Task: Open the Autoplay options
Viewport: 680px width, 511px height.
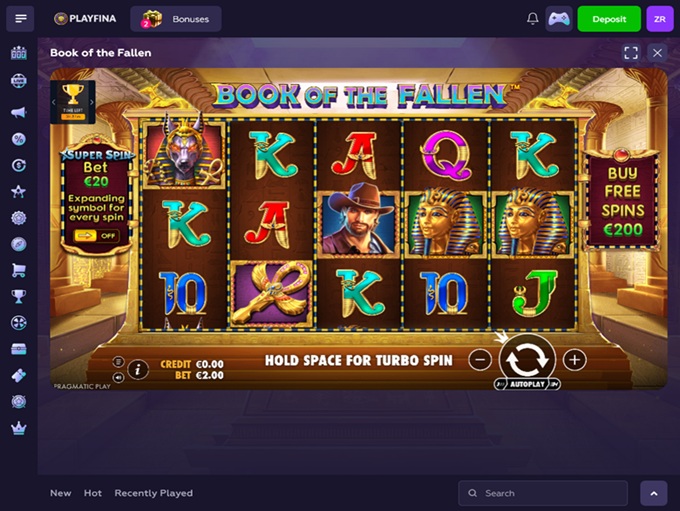Action: pyautogui.click(x=527, y=384)
